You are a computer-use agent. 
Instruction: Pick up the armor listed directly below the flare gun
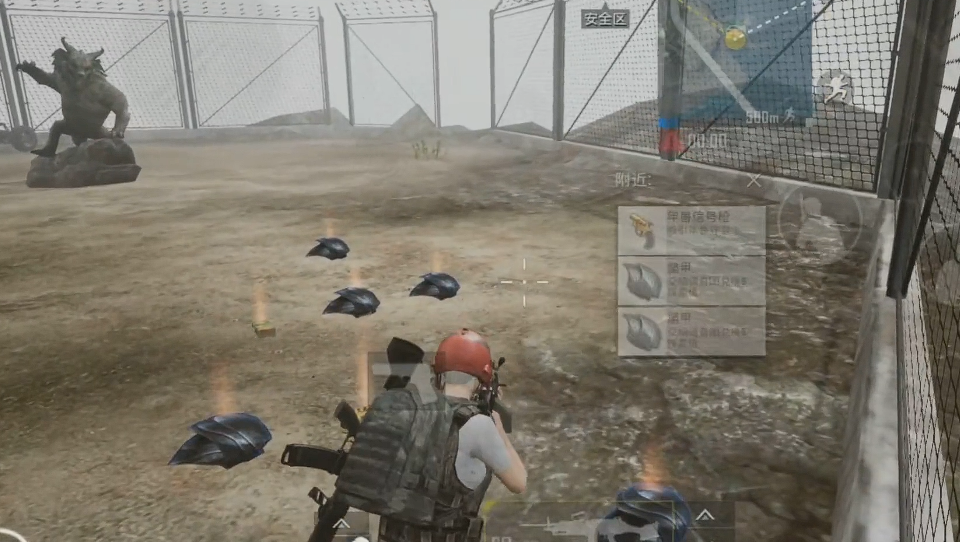click(691, 281)
